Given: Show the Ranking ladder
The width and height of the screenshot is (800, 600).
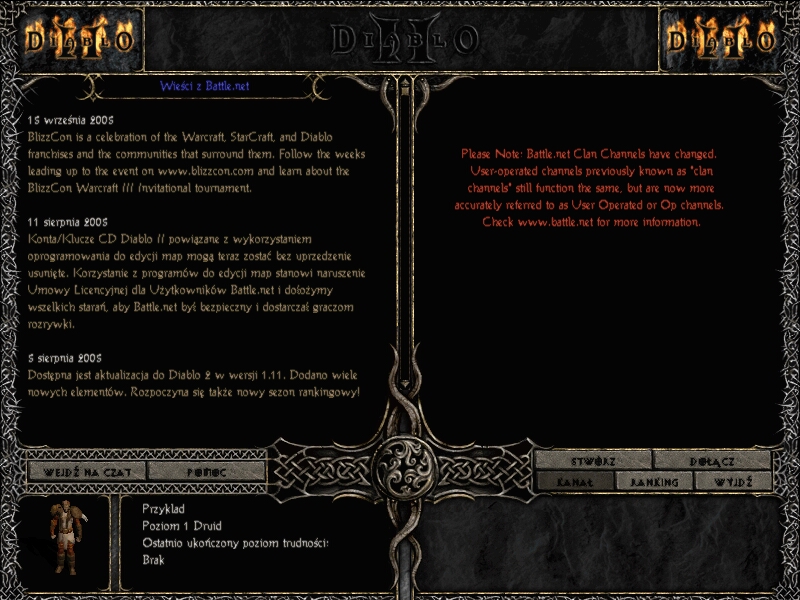Looking at the screenshot, I should [654, 482].
